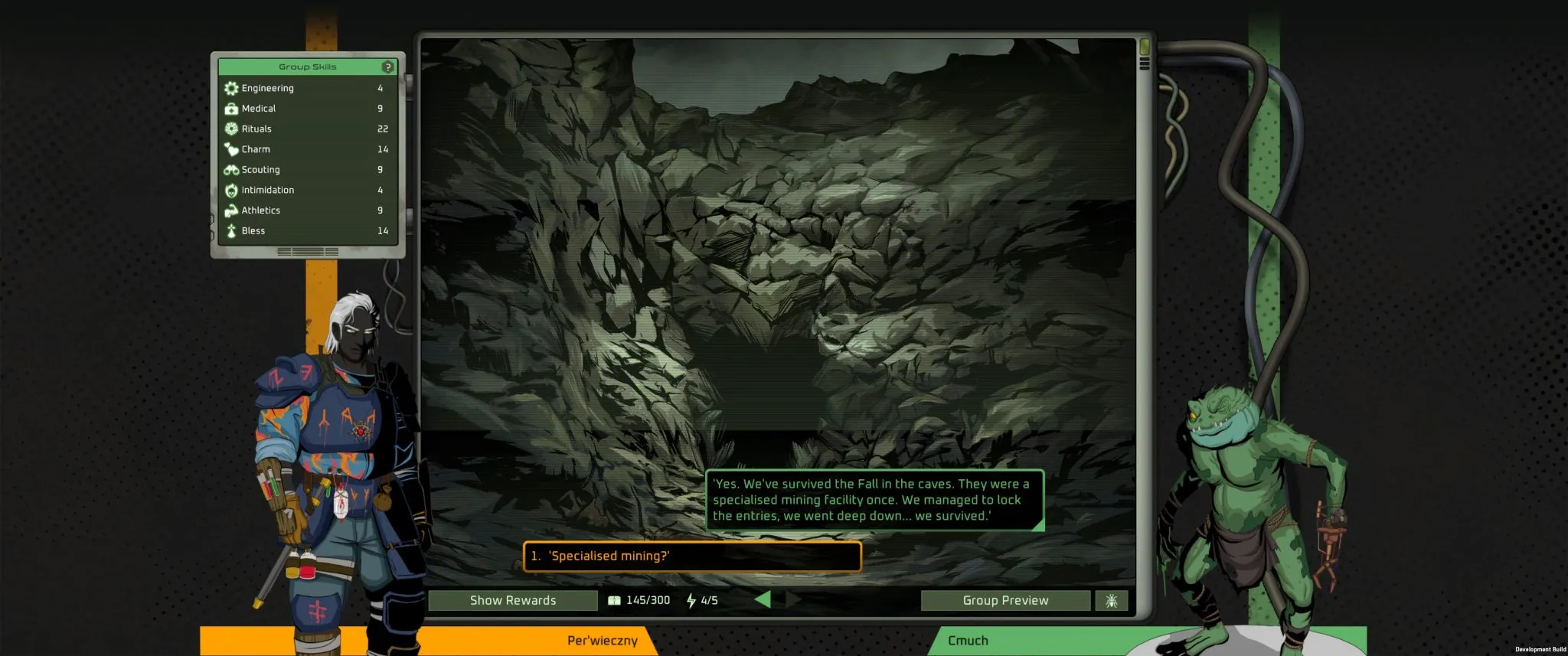Click the bug icon button
Viewport: 1568px width, 656px height.
(x=1111, y=601)
